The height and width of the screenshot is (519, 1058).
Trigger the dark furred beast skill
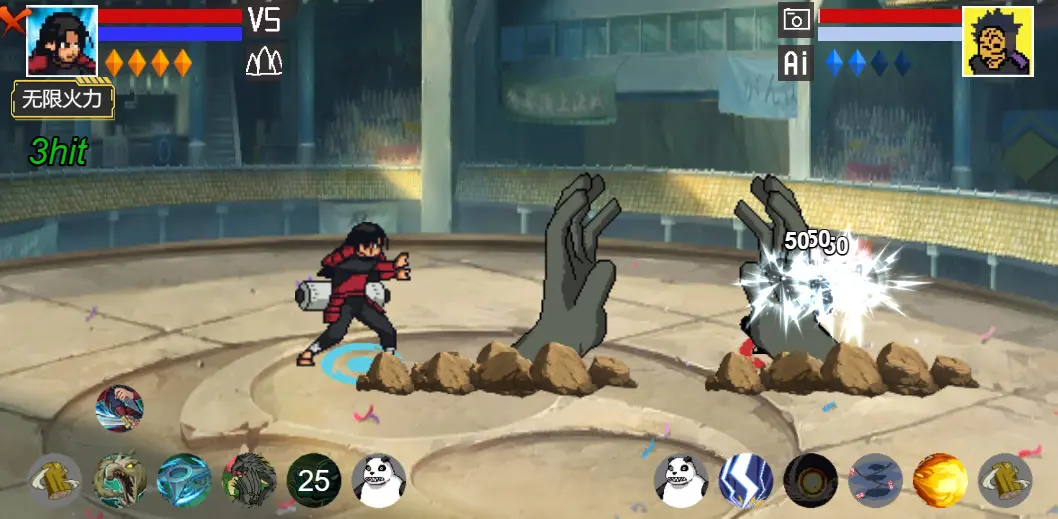[x=248, y=481]
